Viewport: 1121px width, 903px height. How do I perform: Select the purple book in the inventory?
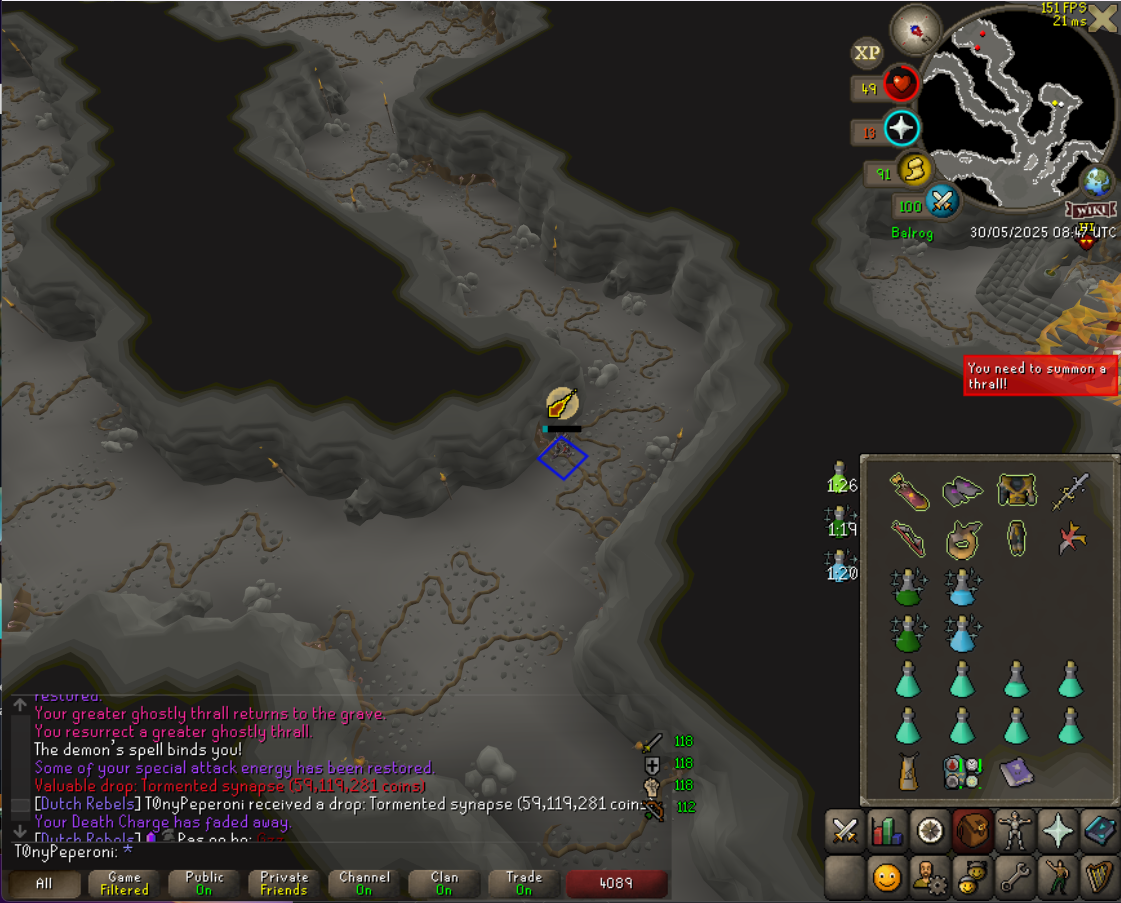click(1016, 770)
